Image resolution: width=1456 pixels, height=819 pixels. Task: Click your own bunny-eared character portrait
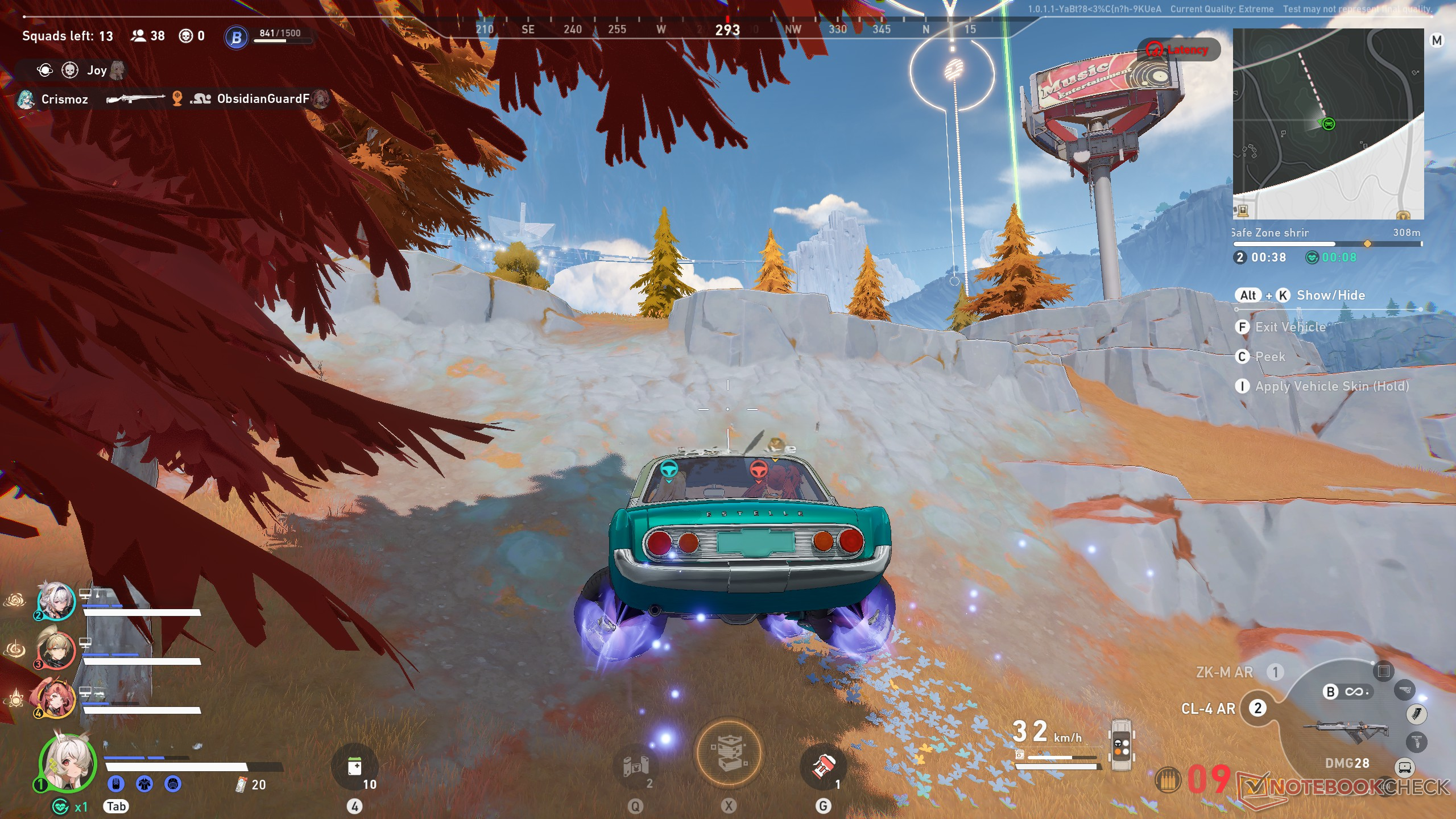pyautogui.click(x=67, y=763)
